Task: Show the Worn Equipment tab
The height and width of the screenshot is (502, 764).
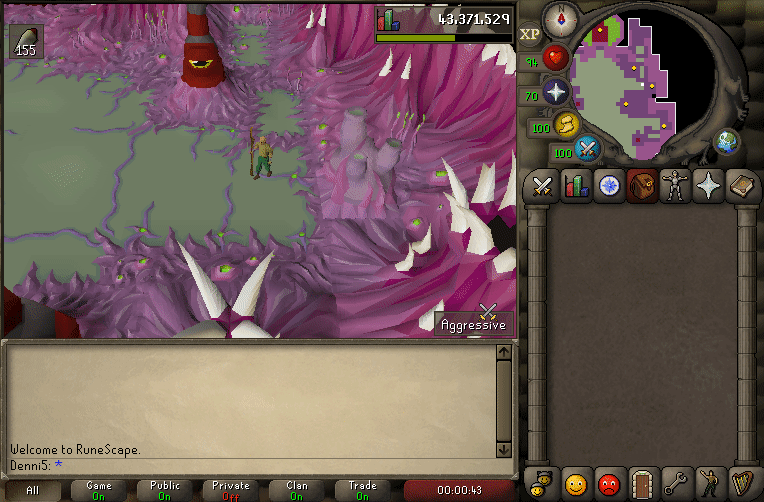Action: (x=675, y=186)
